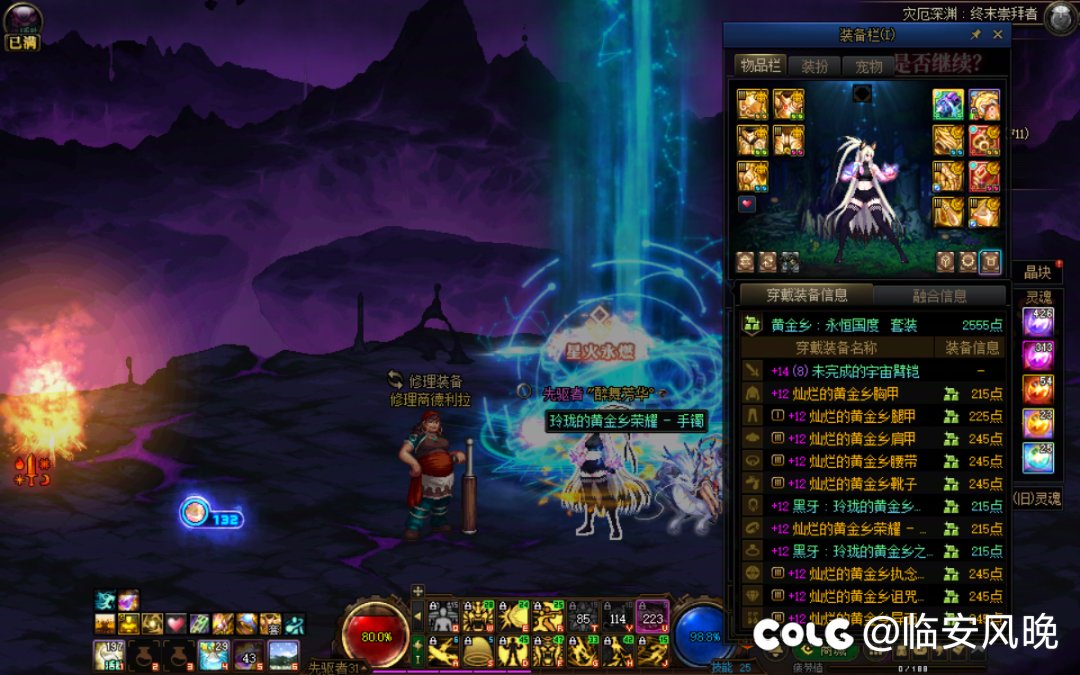The image size is (1080, 675).
Task: Switch to the 装扮 costume tab
Action: click(815, 66)
